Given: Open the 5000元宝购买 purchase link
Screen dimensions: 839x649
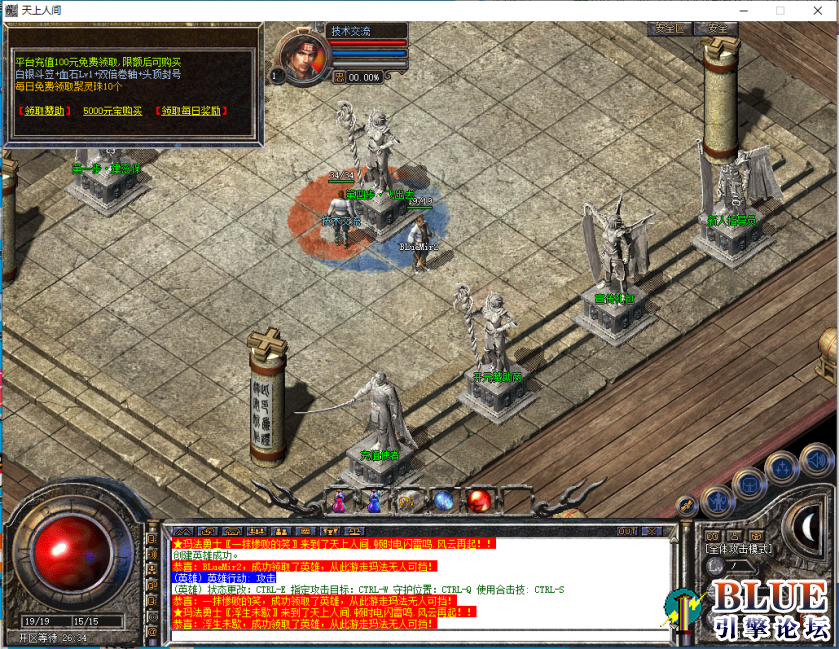Looking at the screenshot, I should (x=112, y=111).
